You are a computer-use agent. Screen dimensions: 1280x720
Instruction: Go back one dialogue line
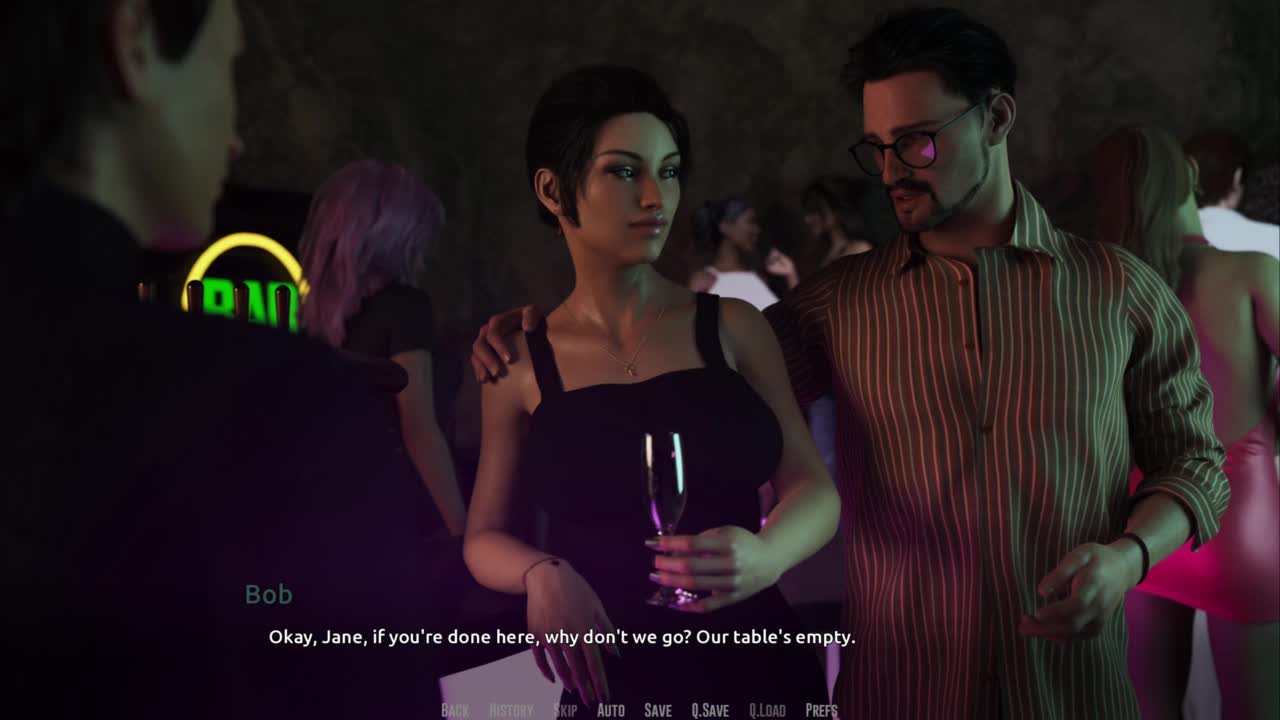pos(455,710)
